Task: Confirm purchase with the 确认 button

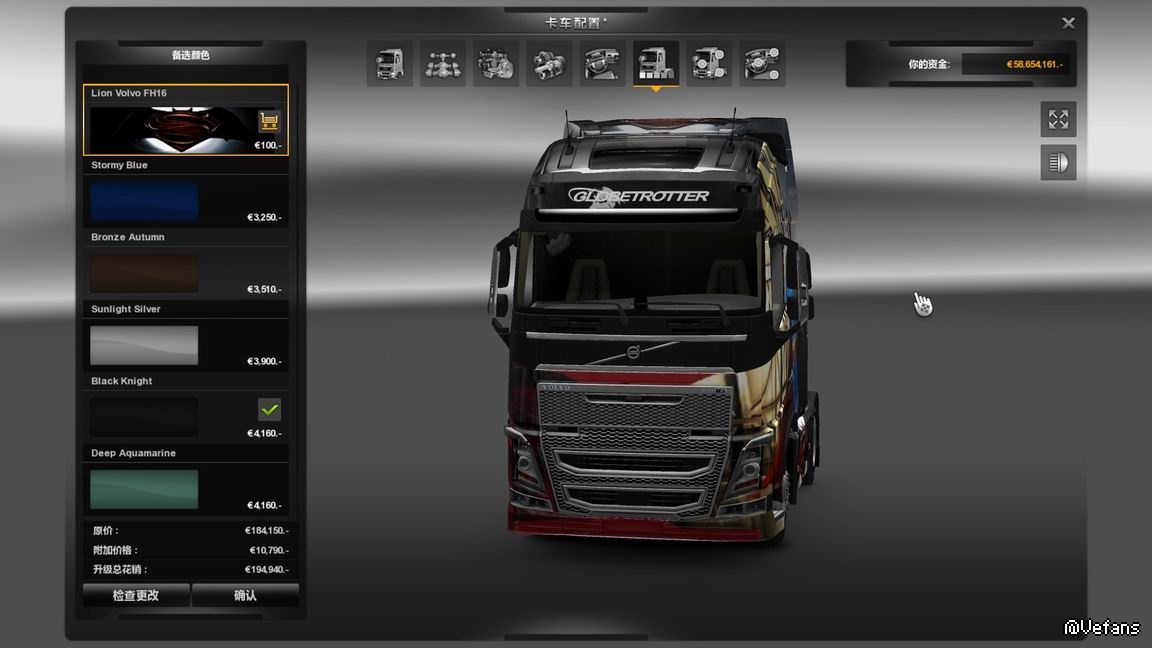Action: tap(245, 595)
